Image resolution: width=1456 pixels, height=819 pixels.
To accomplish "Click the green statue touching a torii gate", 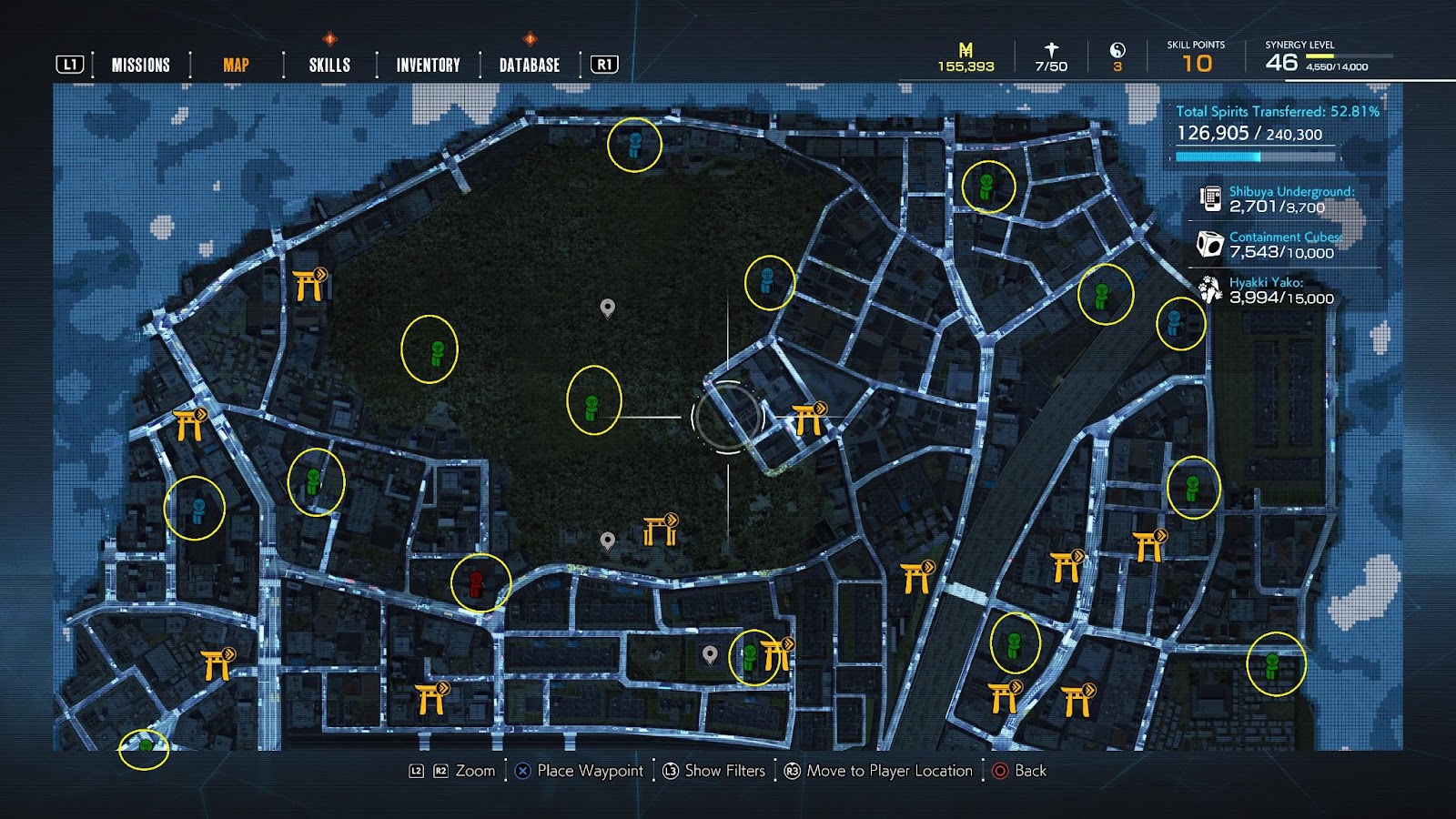I will coord(750,656).
